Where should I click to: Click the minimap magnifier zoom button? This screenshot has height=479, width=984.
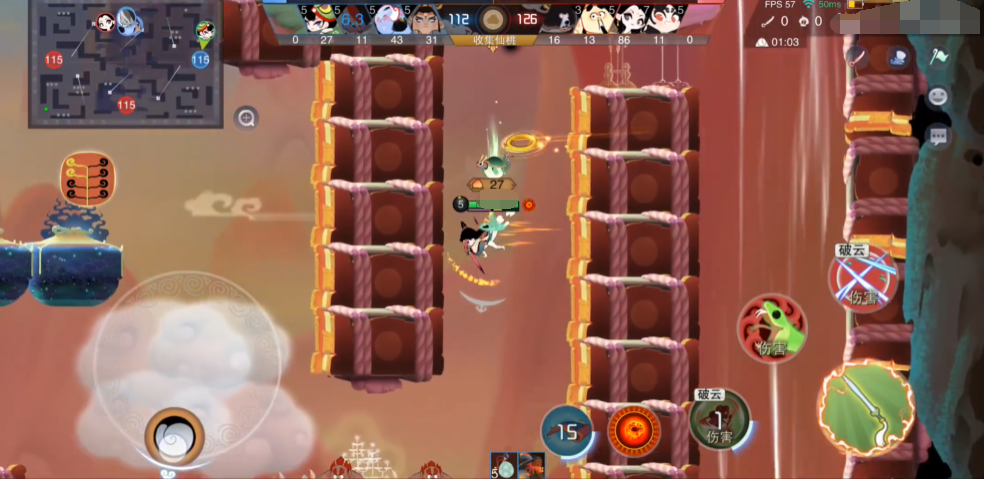[x=246, y=119]
